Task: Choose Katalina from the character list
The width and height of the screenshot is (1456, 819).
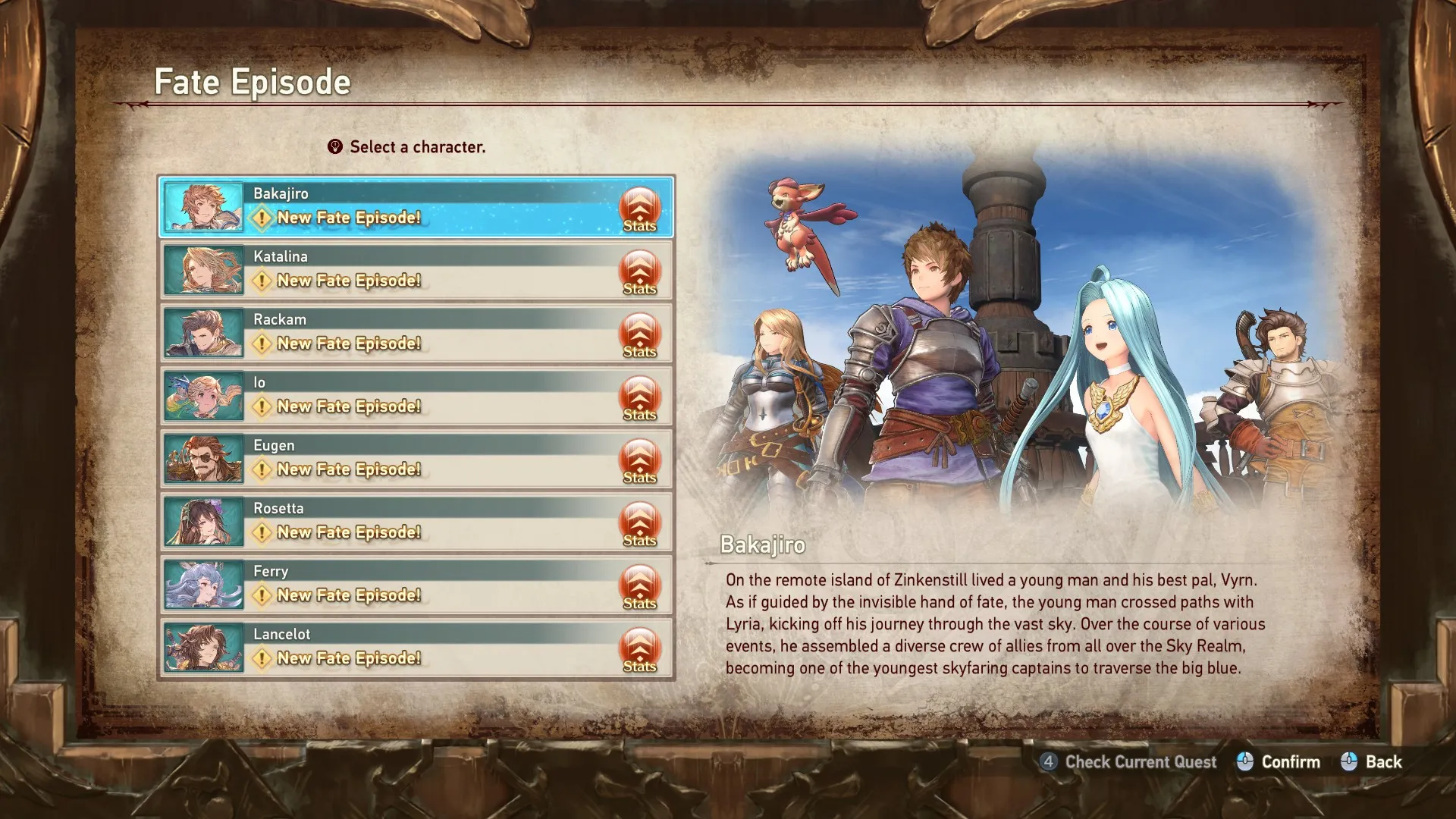Action: [394, 269]
